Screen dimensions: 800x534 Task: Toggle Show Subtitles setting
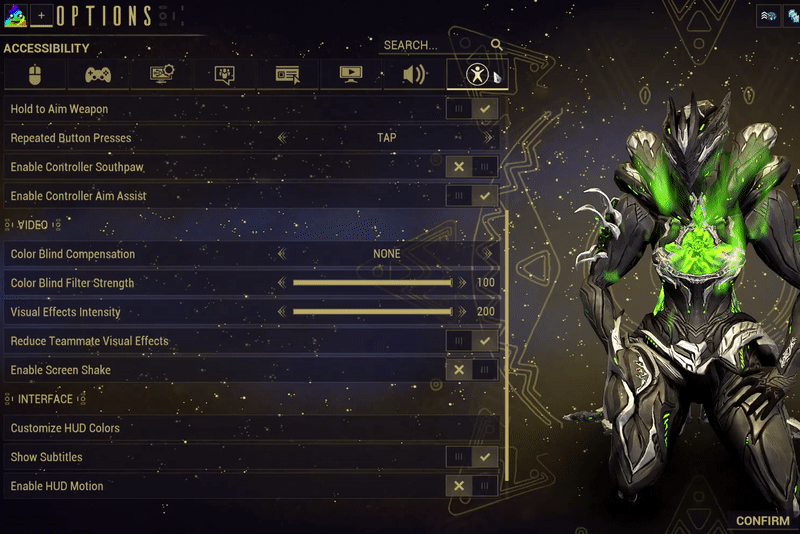pos(472,457)
